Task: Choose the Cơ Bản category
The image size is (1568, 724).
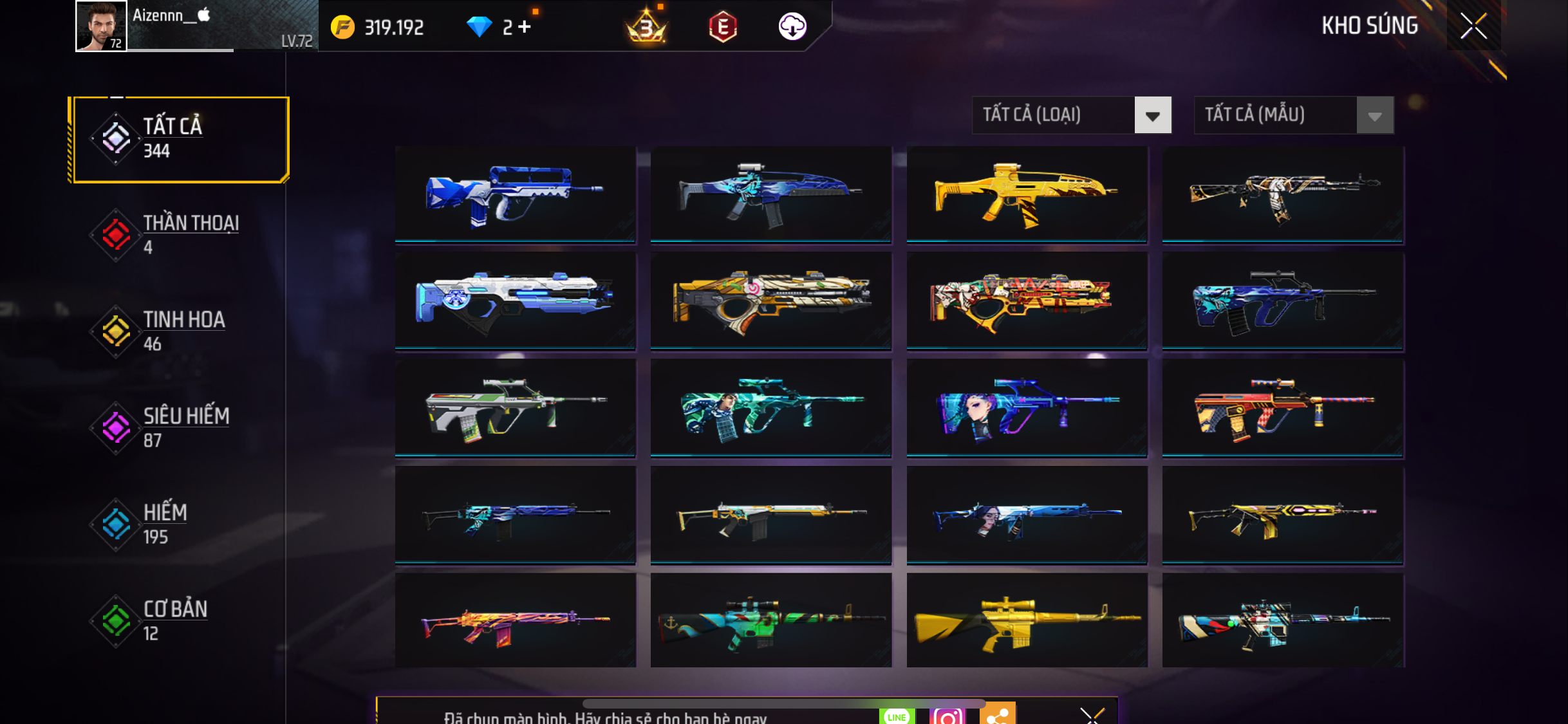Action: coord(174,621)
